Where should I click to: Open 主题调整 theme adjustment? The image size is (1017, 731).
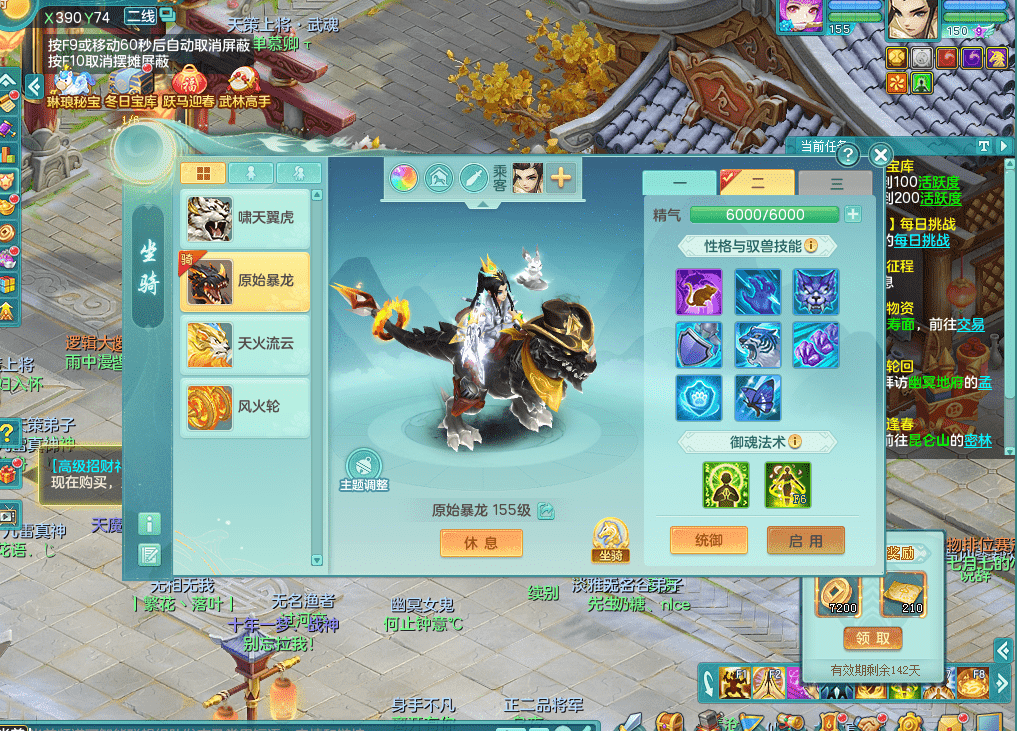pyautogui.click(x=363, y=467)
